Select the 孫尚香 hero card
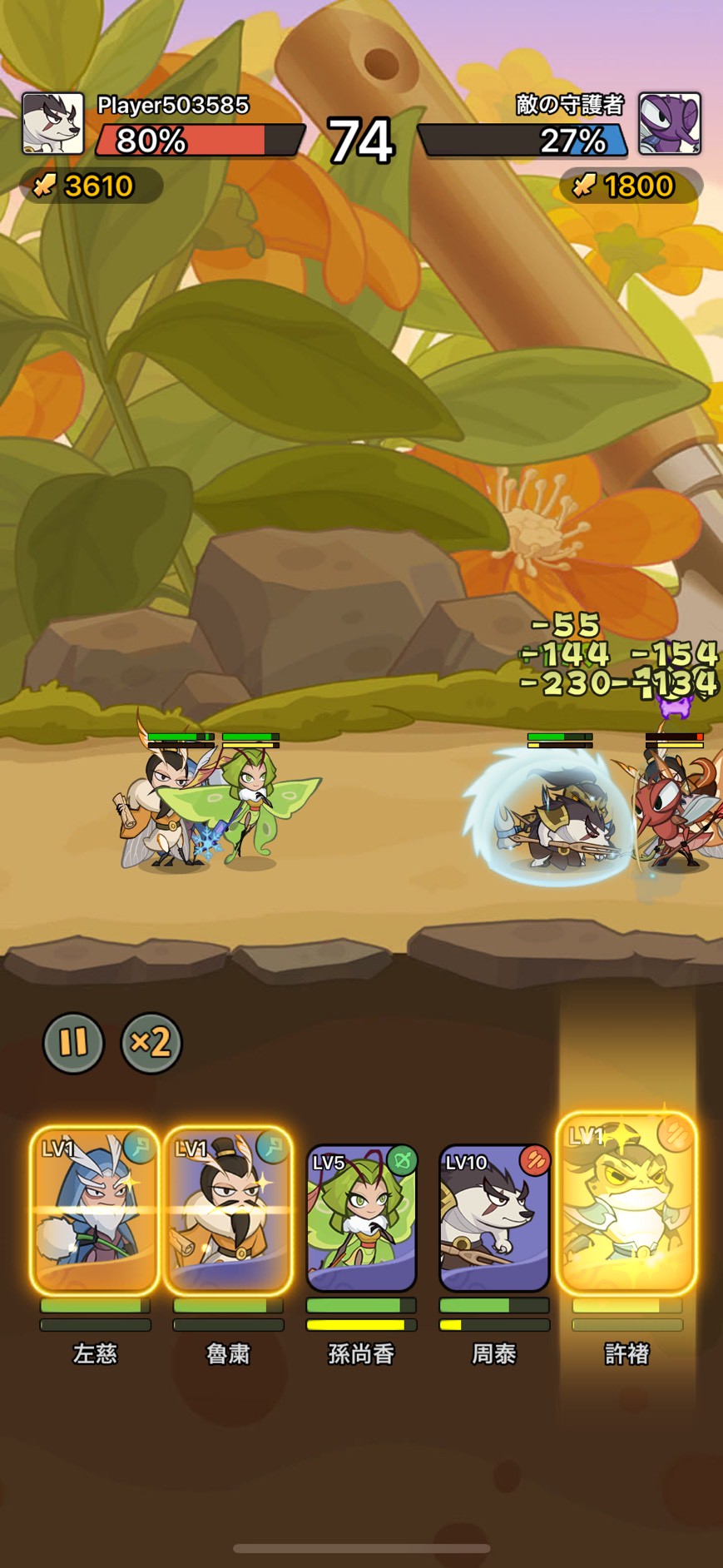 361,1217
